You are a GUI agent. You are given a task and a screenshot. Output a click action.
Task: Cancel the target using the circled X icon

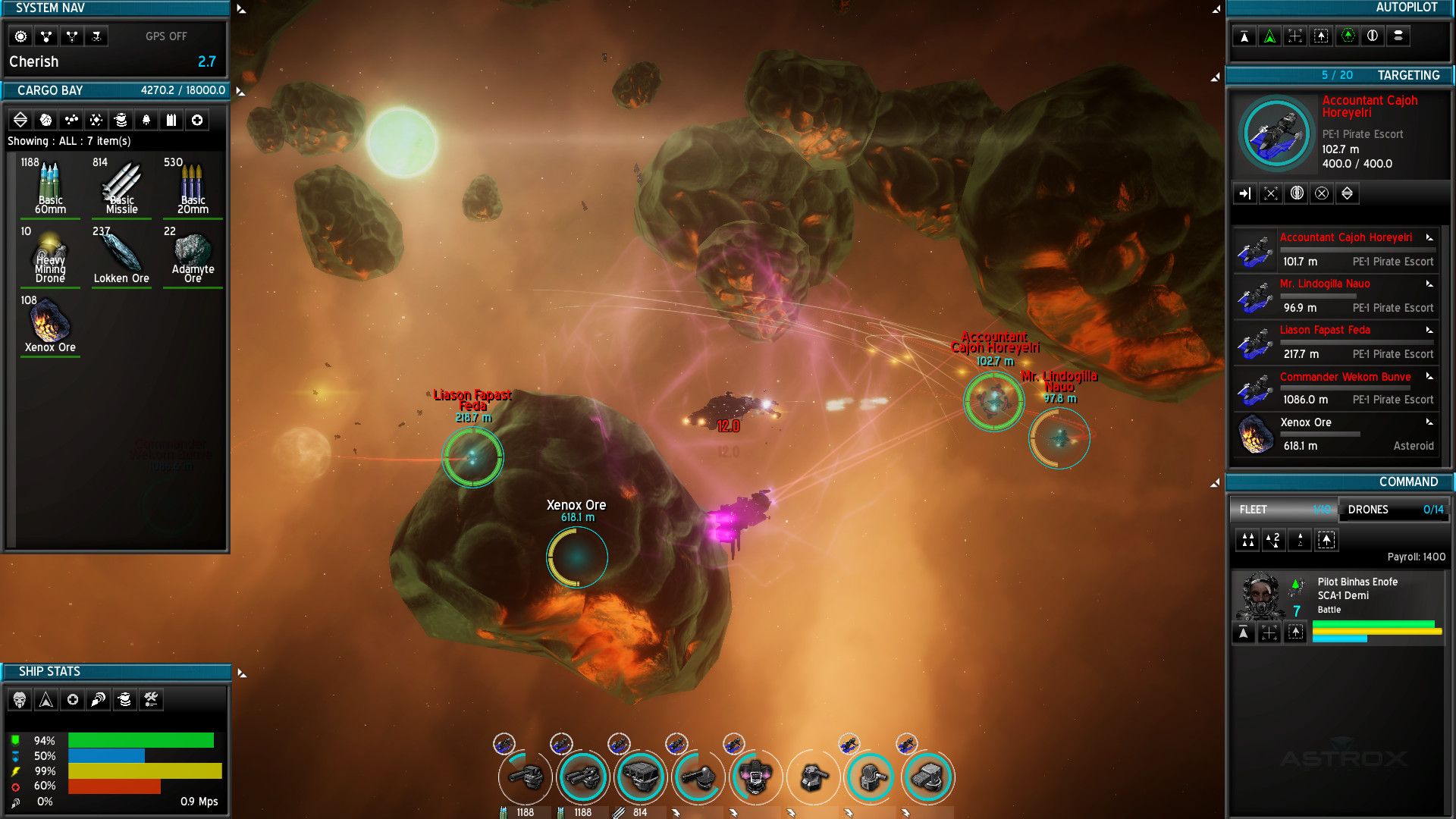coord(1322,193)
